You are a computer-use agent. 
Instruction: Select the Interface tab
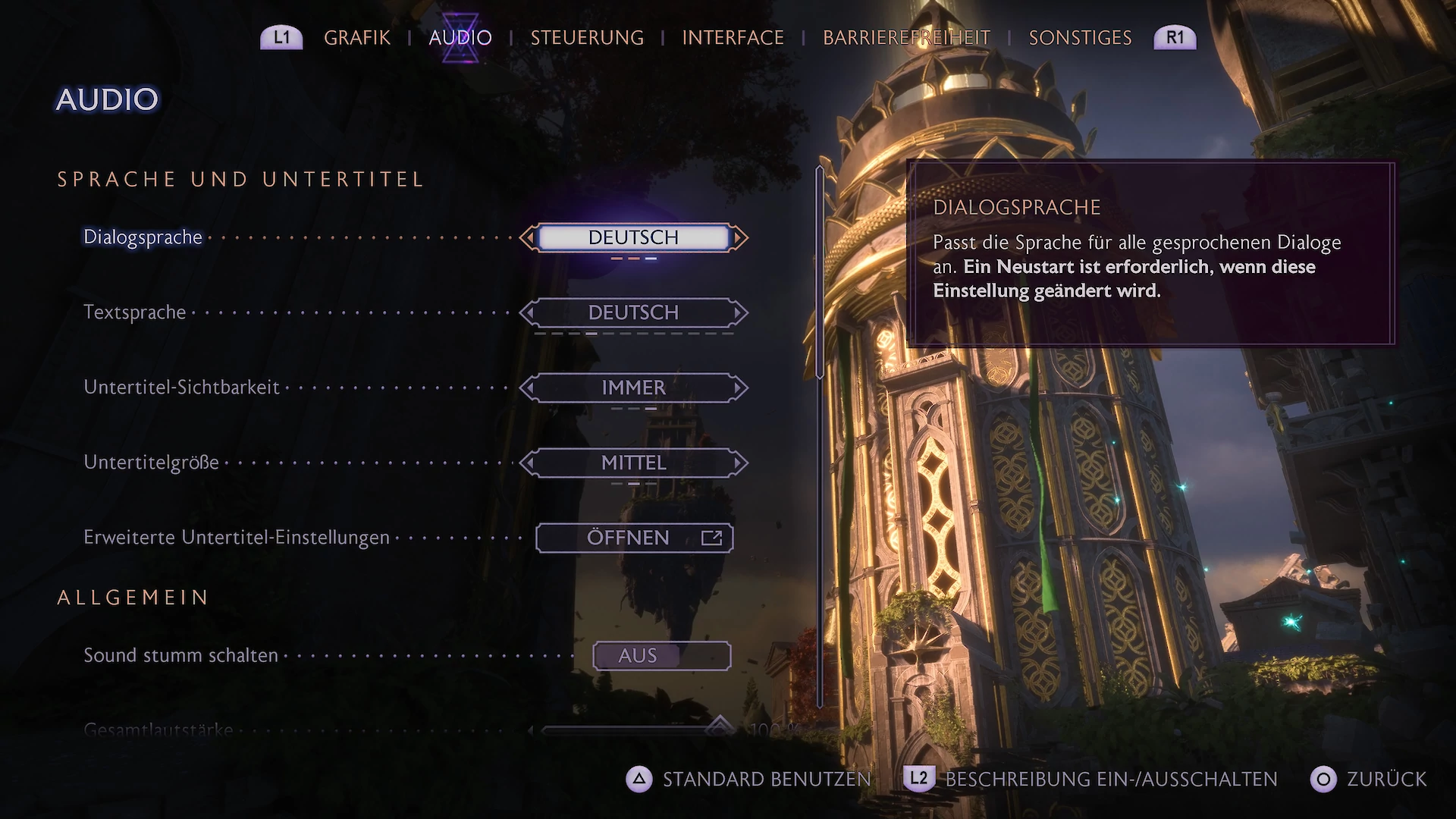click(x=733, y=38)
